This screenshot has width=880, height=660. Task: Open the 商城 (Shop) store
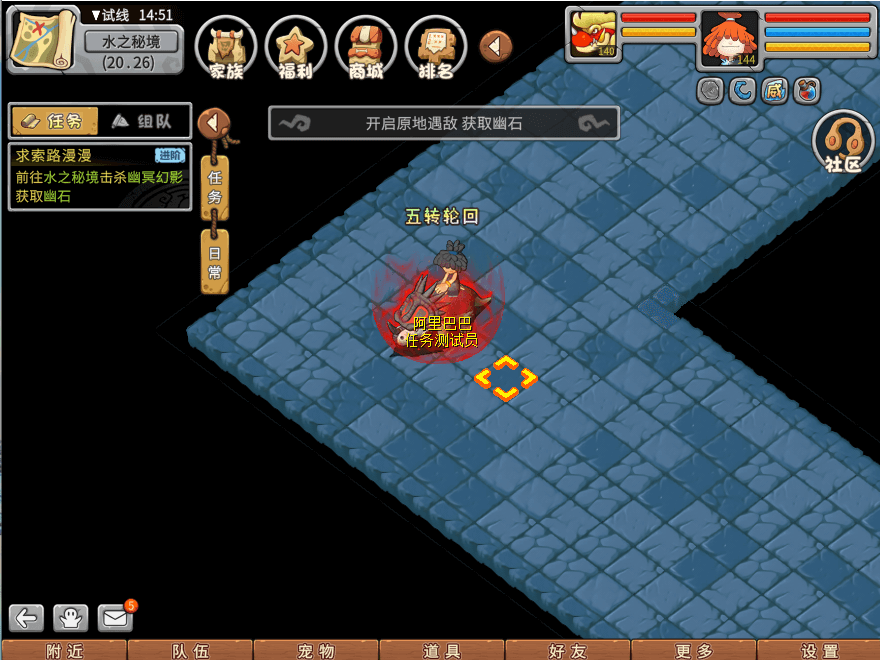(x=366, y=47)
